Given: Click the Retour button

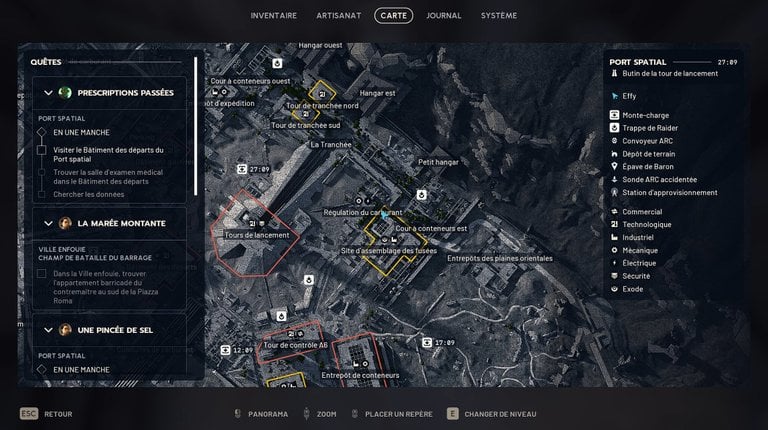Looking at the screenshot, I should [52, 414].
